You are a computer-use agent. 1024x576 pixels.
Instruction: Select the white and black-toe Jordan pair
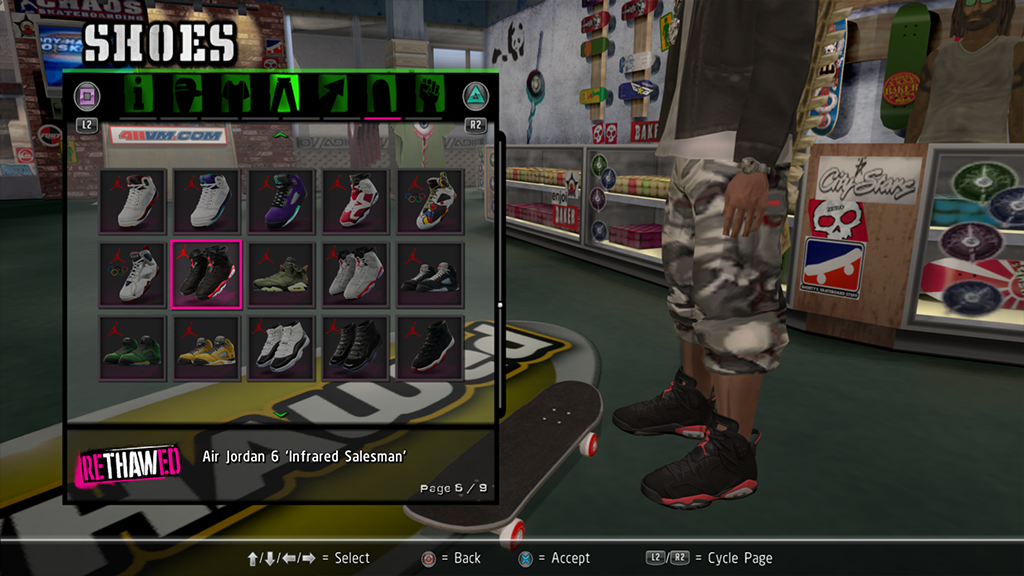pyautogui.click(x=356, y=274)
